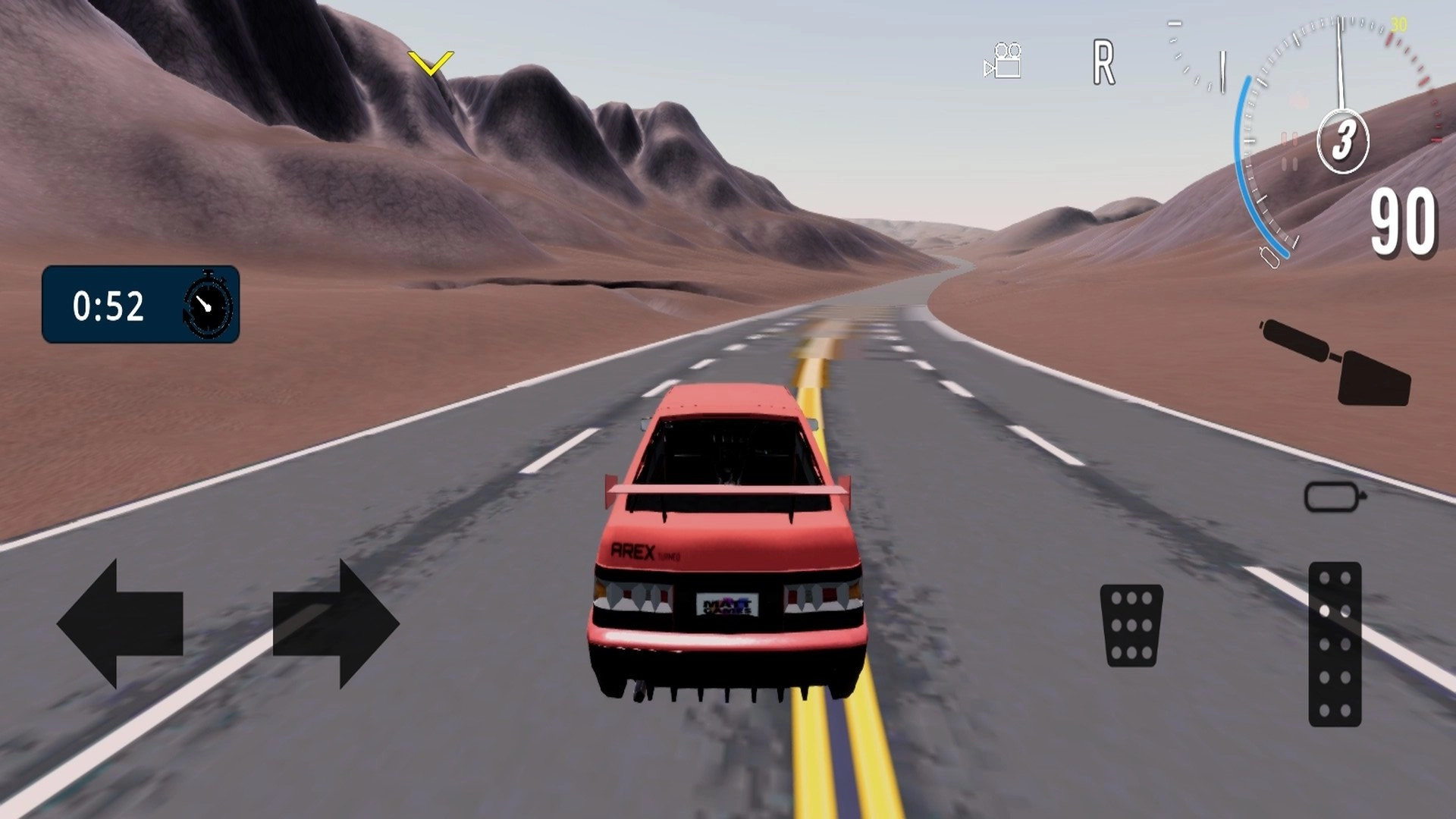Toggle the side mirror view icon
Image resolution: width=1456 pixels, height=819 pixels.
point(1333,497)
